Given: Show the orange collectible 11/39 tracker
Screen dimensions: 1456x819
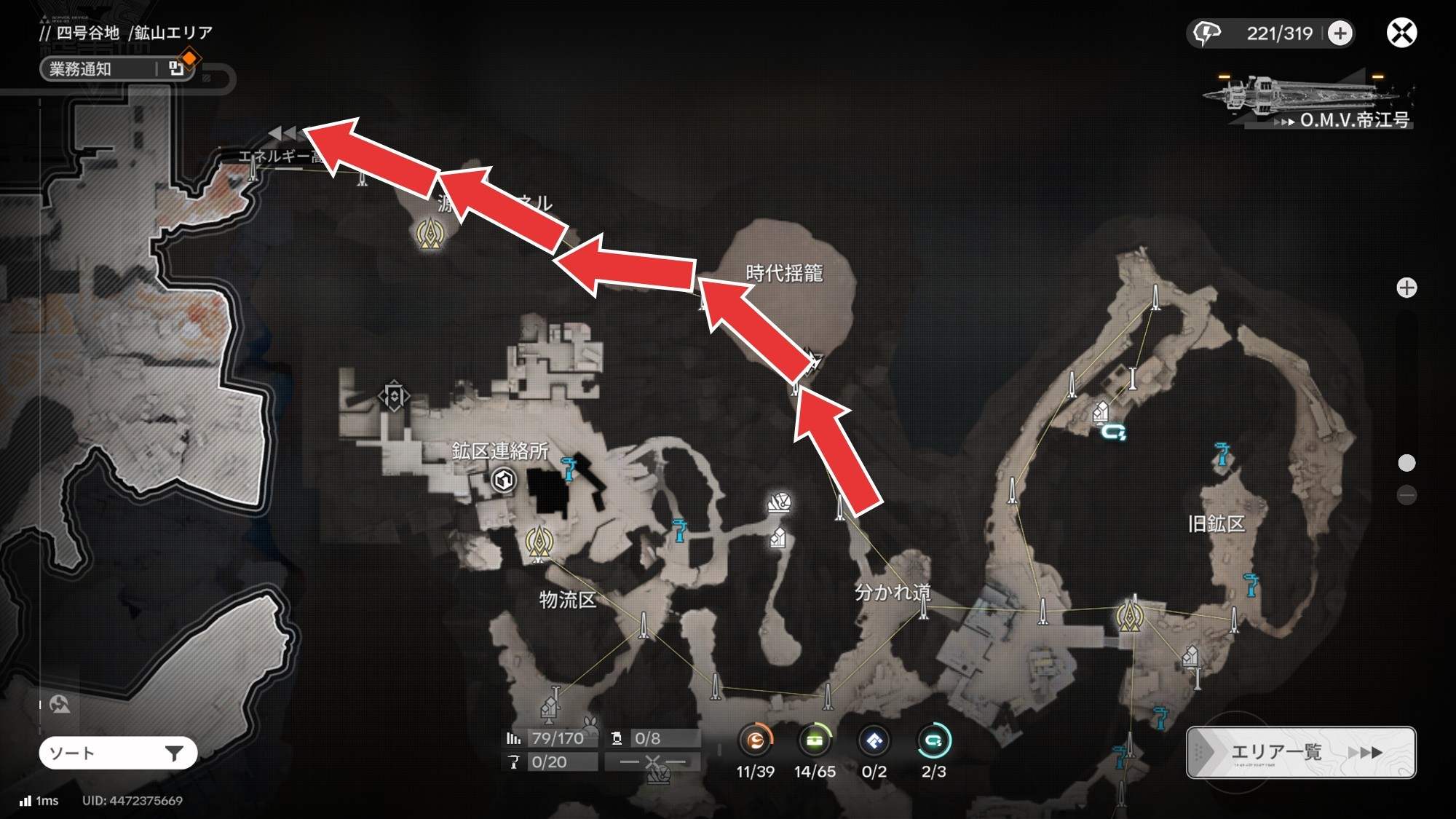Looking at the screenshot, I should point(755,742).
